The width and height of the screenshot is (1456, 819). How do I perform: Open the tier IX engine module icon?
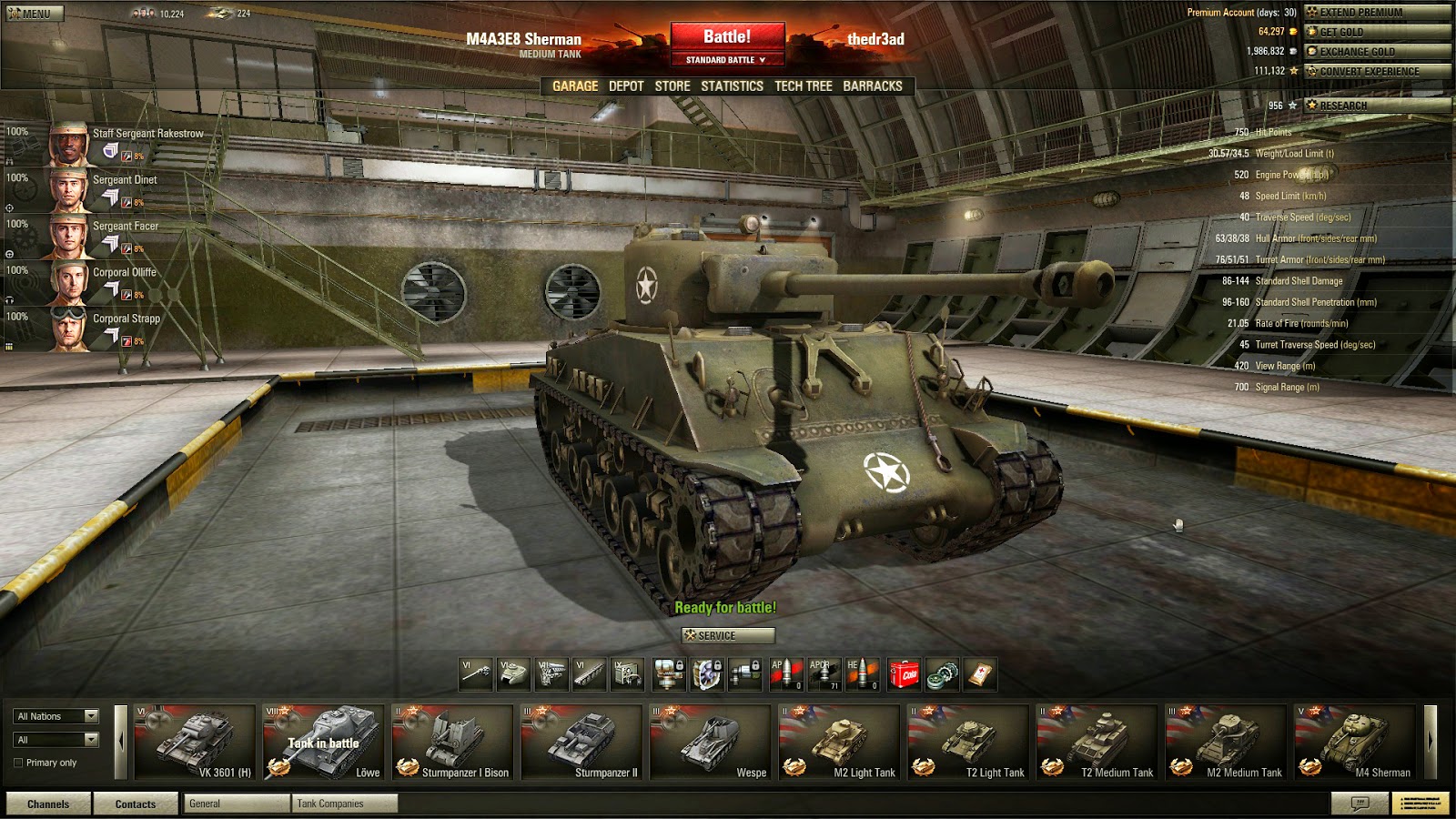629,673
